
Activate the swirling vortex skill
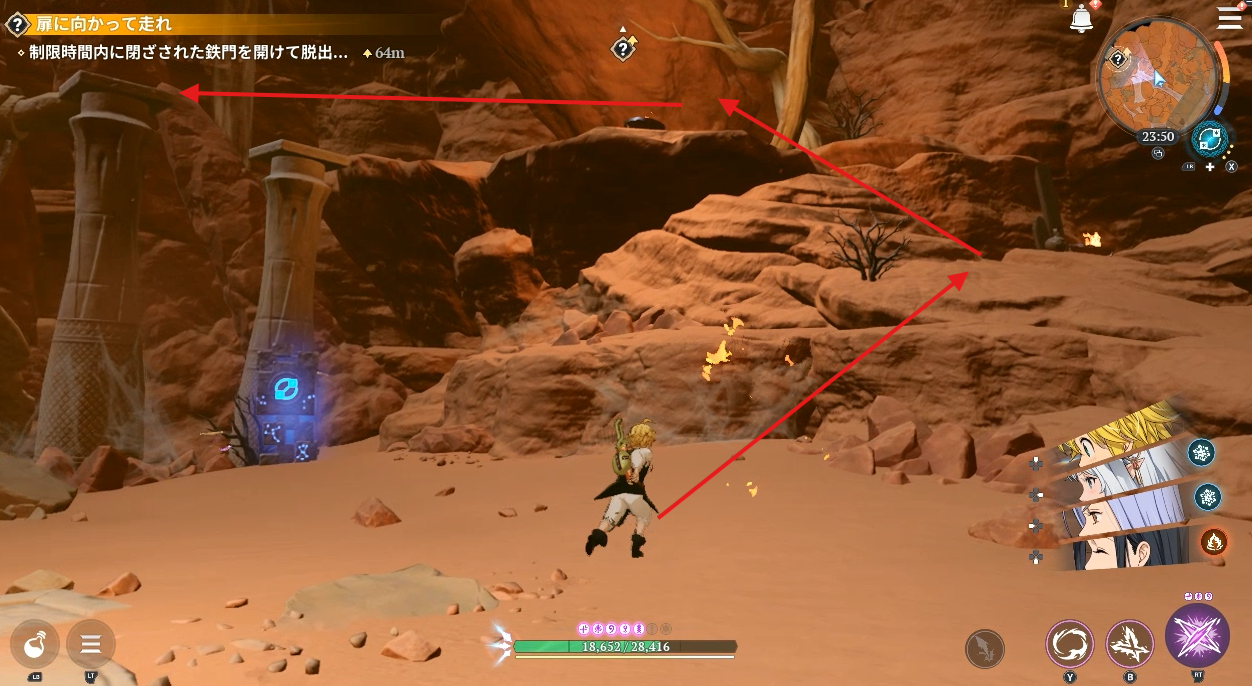tap(1069, 644)
